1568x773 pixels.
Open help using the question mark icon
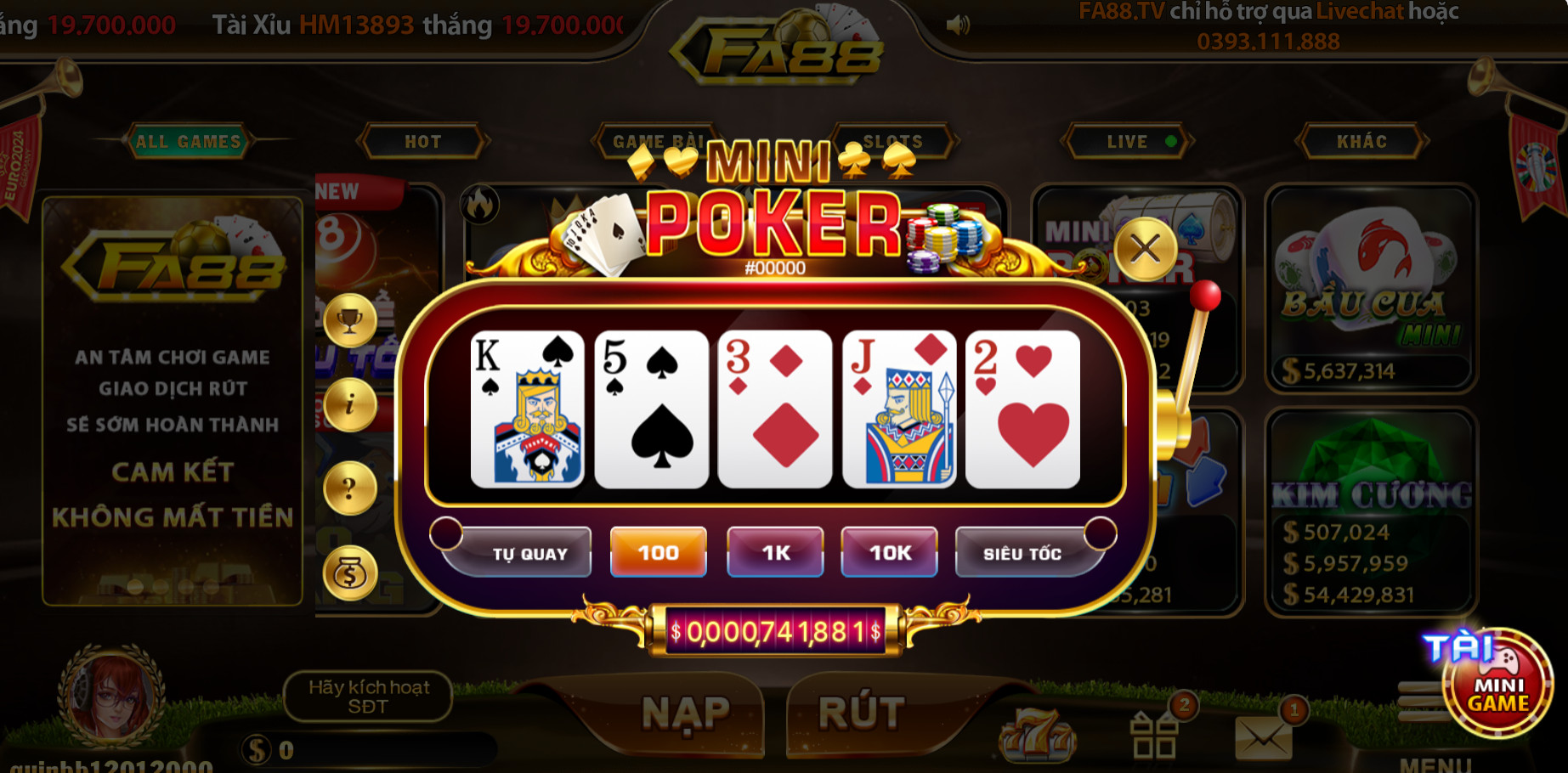(349, 488)
